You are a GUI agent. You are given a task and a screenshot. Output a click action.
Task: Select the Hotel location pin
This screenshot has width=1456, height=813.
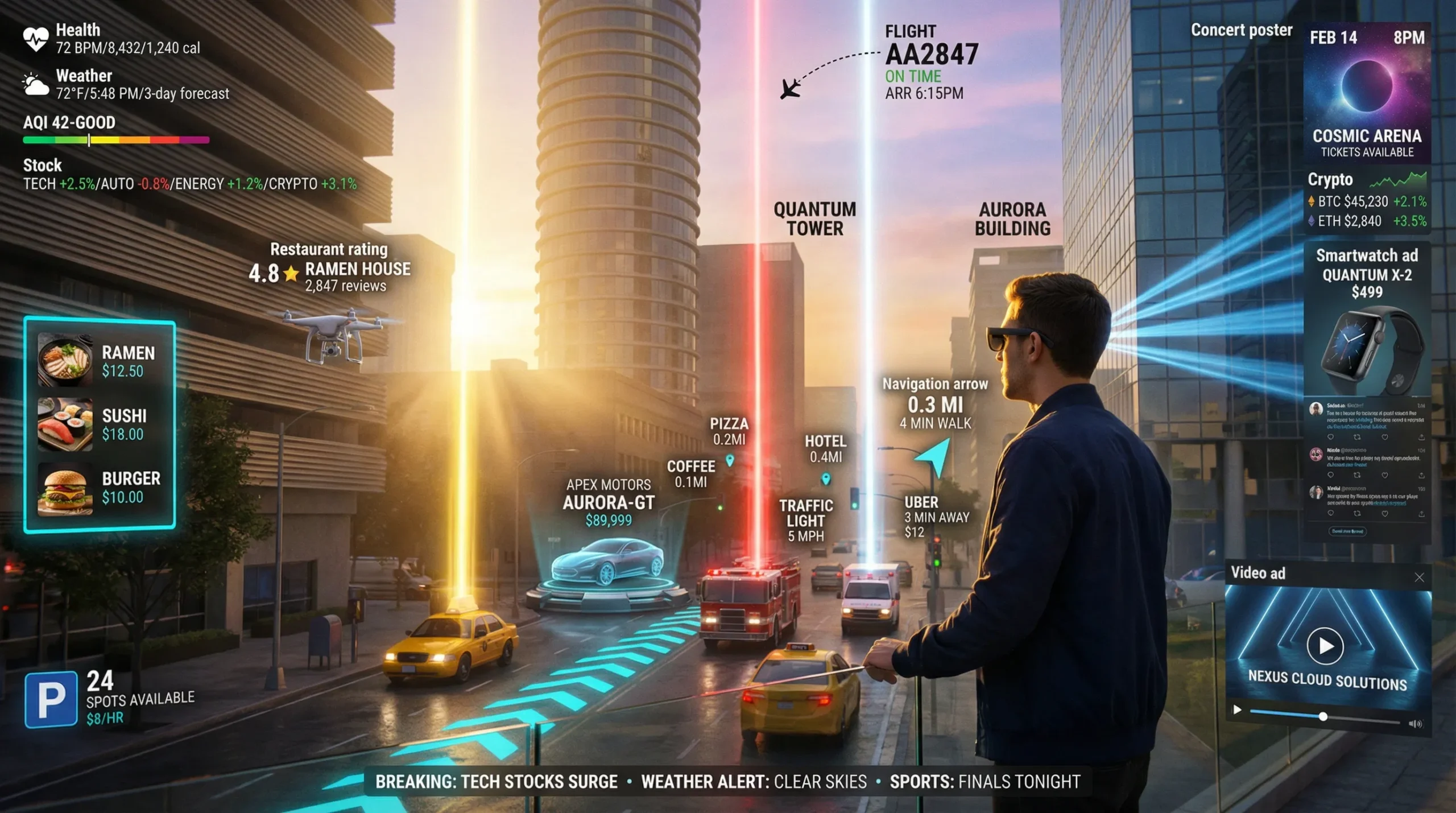coord(826,479)
